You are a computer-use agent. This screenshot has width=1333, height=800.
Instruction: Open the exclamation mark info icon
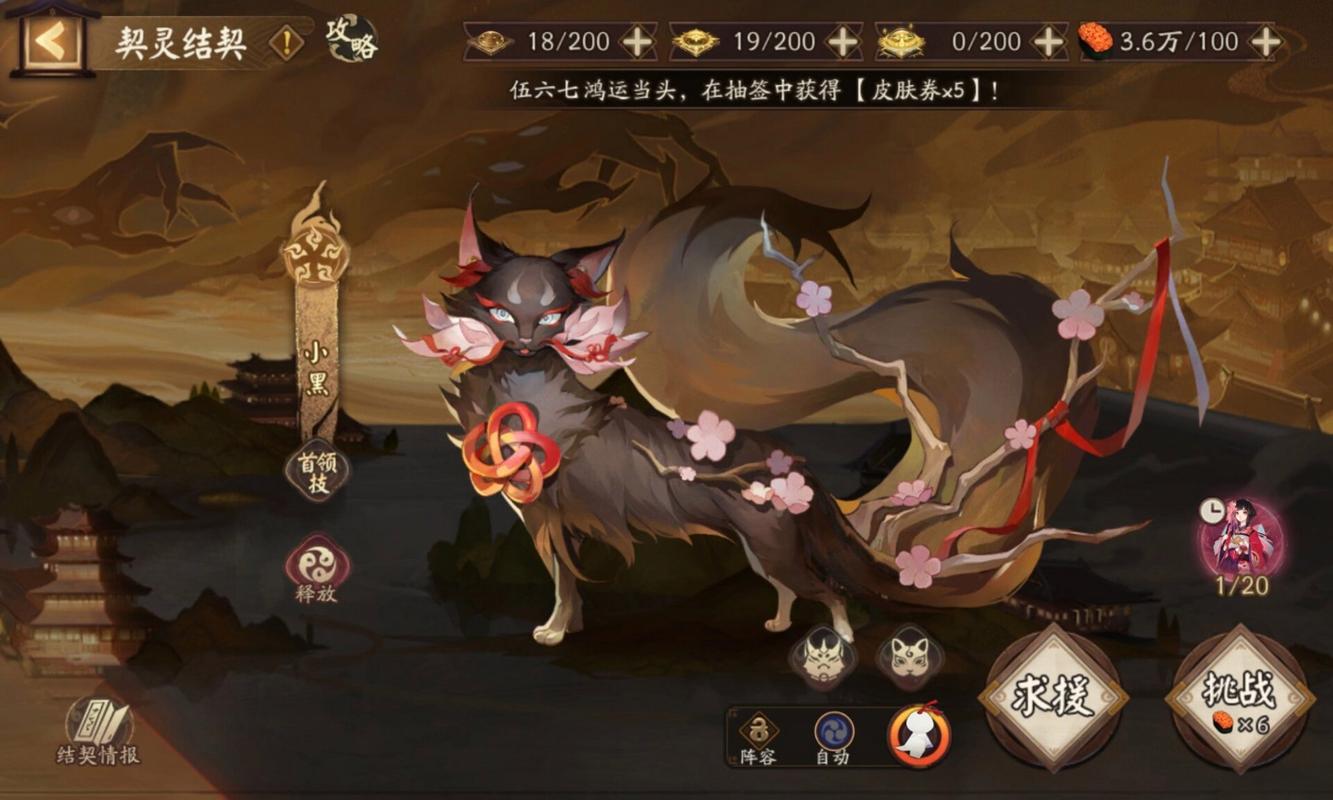click(287, 42)
